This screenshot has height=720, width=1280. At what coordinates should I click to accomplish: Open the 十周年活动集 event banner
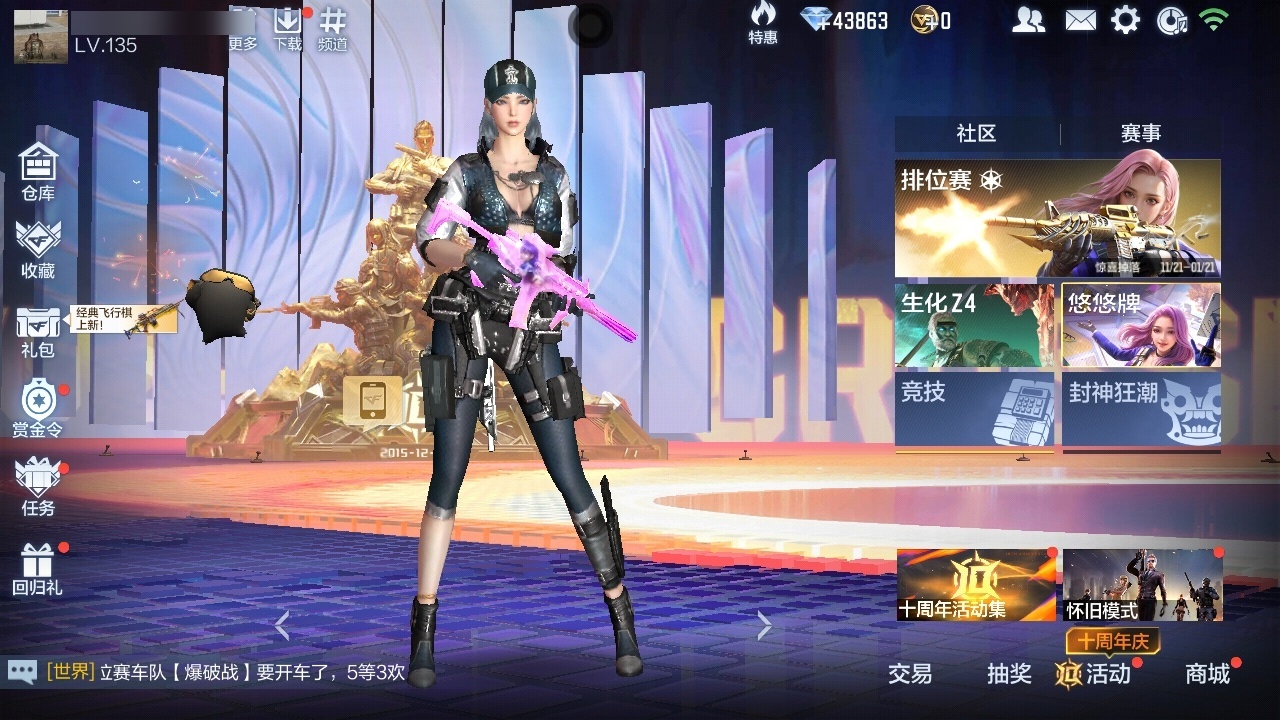[x=976, y=585]
